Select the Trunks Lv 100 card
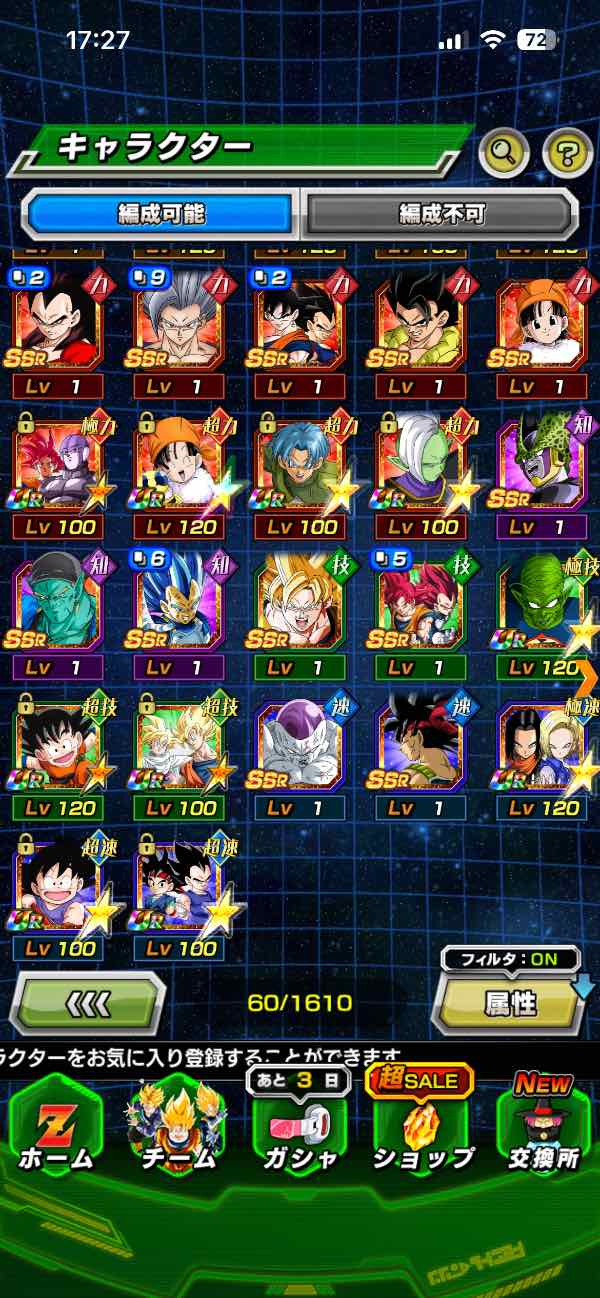Screen dimensions: 600x1298 coord(299,465)
